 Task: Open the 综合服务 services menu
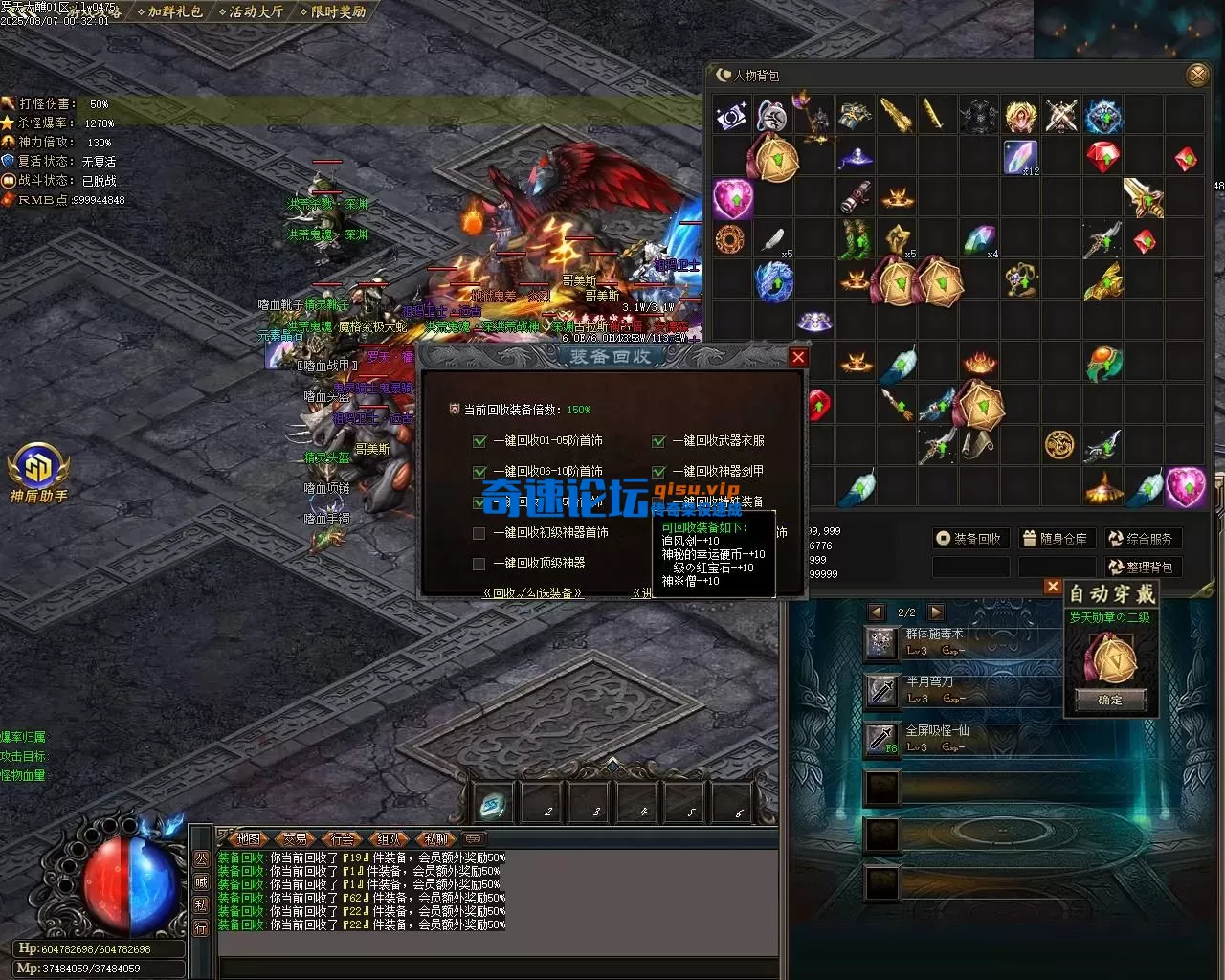point(1143,539)
